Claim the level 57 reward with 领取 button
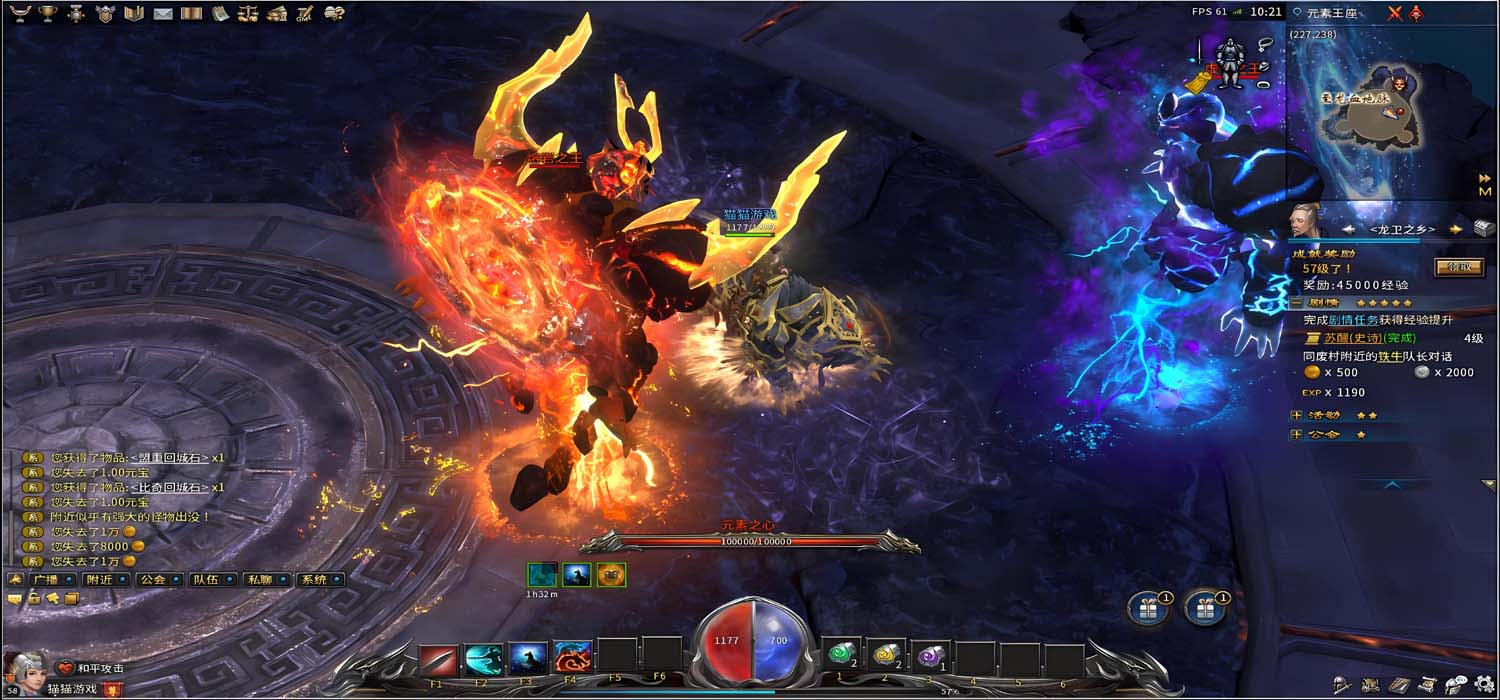The height and width of the screenshot is (700, 1500). click(x=1459, y=267)
